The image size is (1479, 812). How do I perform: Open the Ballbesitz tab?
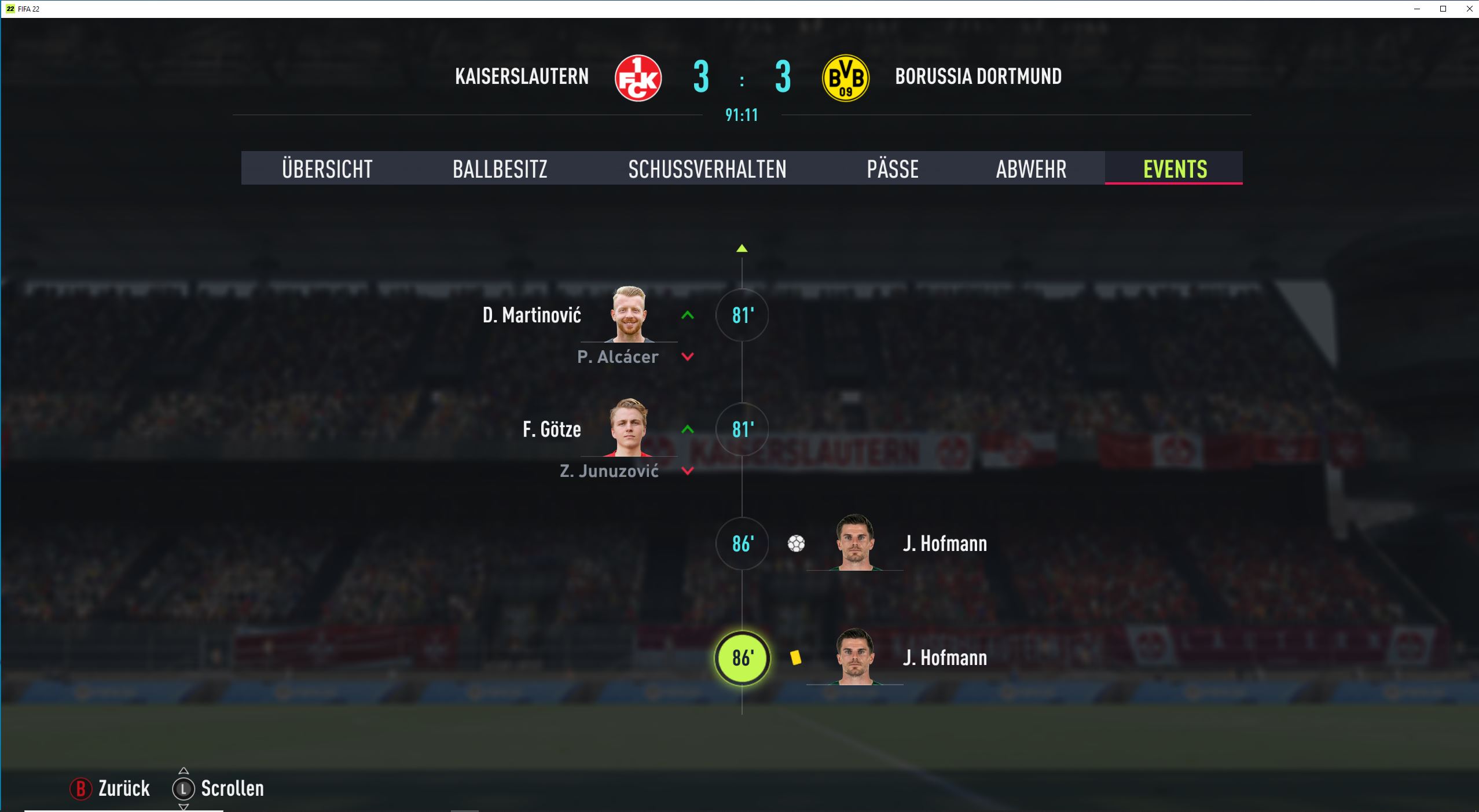[x=500, y=168]
